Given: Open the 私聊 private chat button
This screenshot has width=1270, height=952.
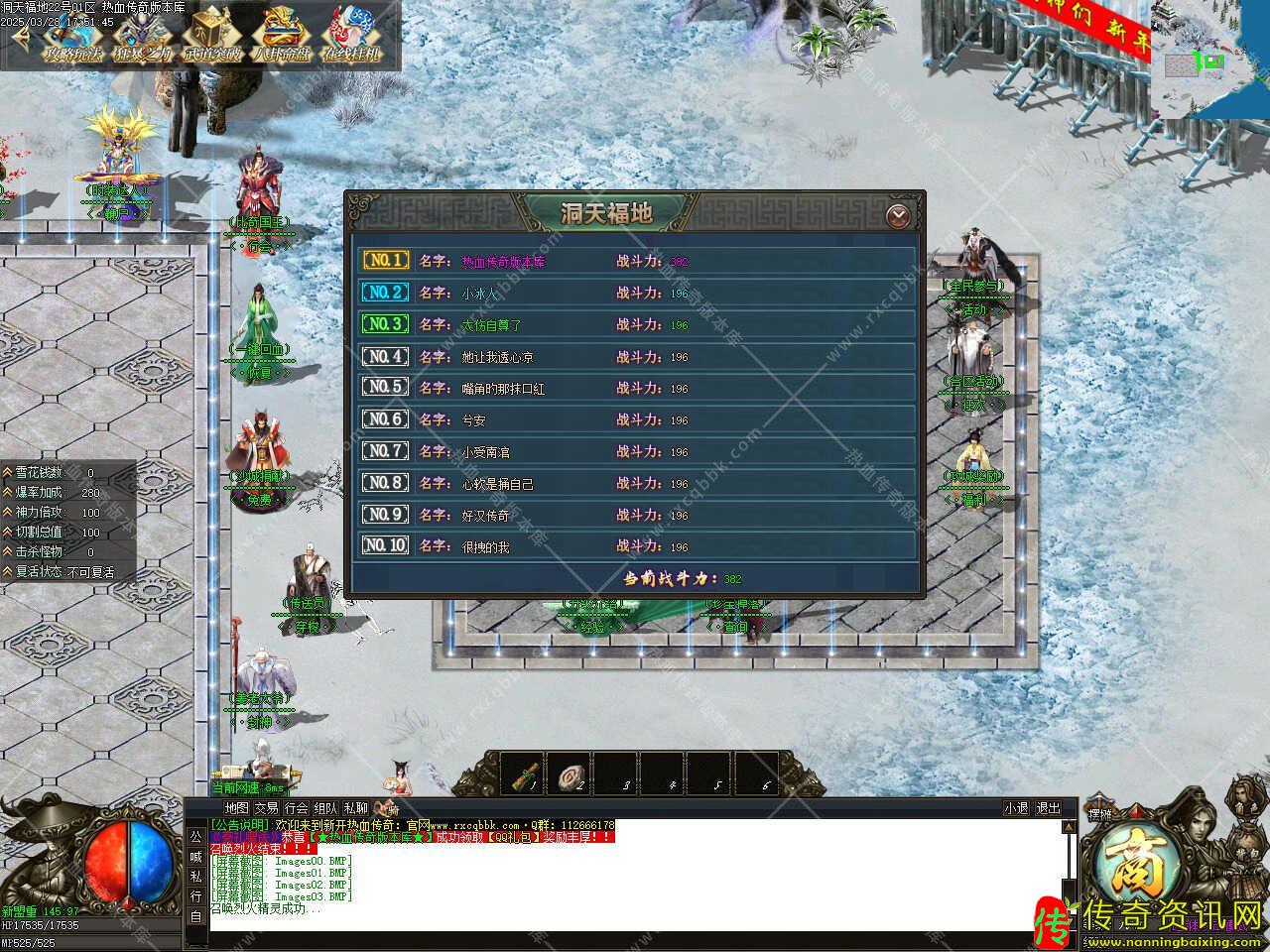Looking at the screenshot, I should [355, 808].
